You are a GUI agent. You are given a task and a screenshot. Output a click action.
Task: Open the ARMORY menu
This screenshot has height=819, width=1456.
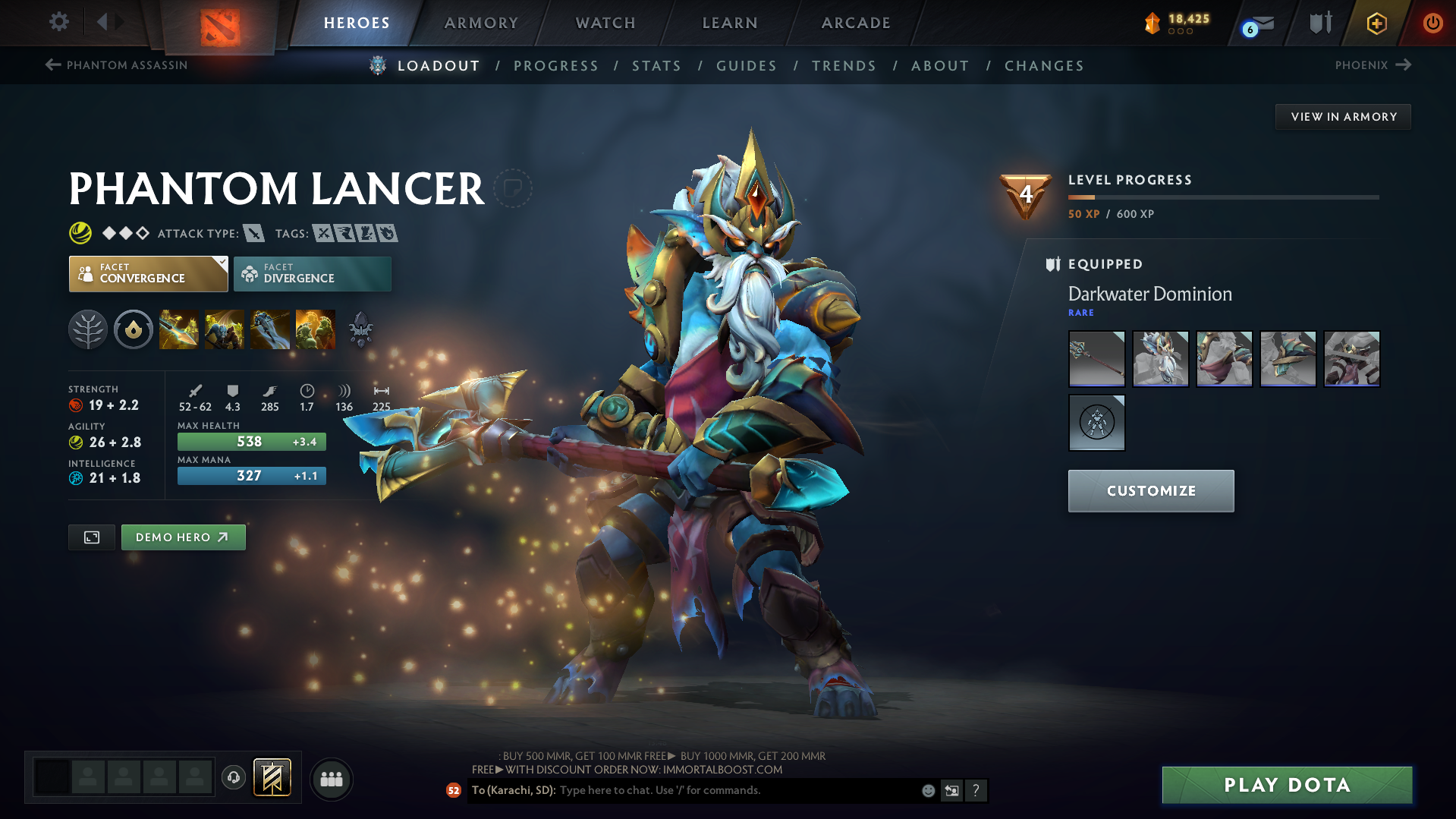(481, 23)
